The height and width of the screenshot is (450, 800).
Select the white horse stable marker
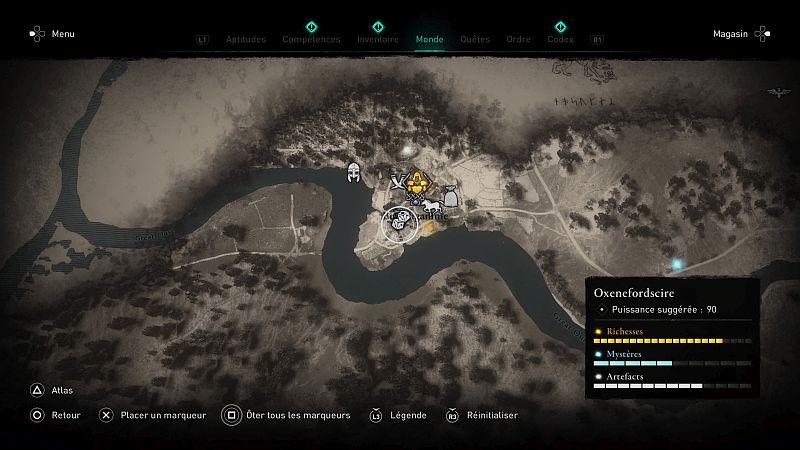tap(433, 207)
